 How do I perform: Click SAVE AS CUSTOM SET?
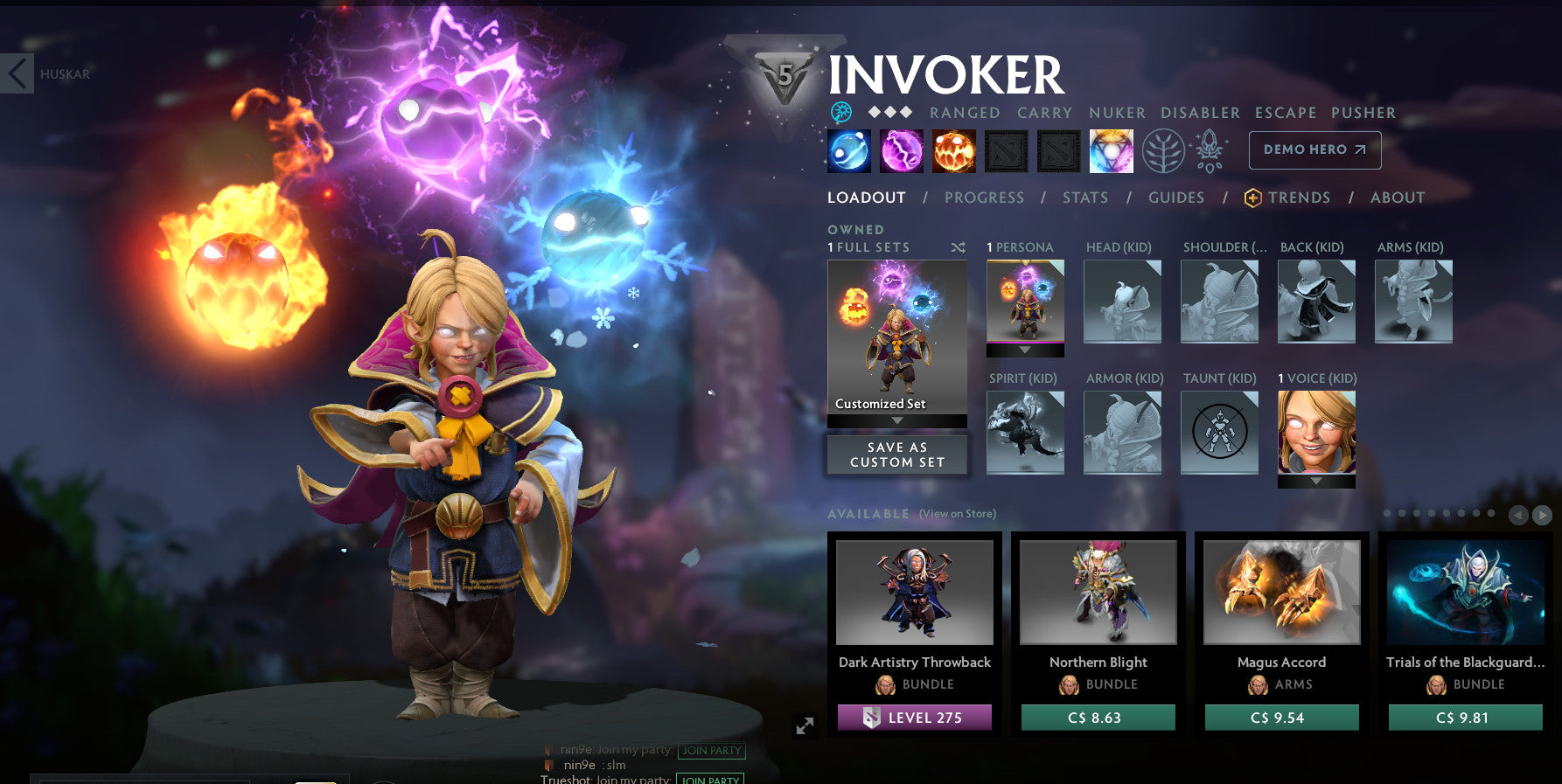[896, 454]
